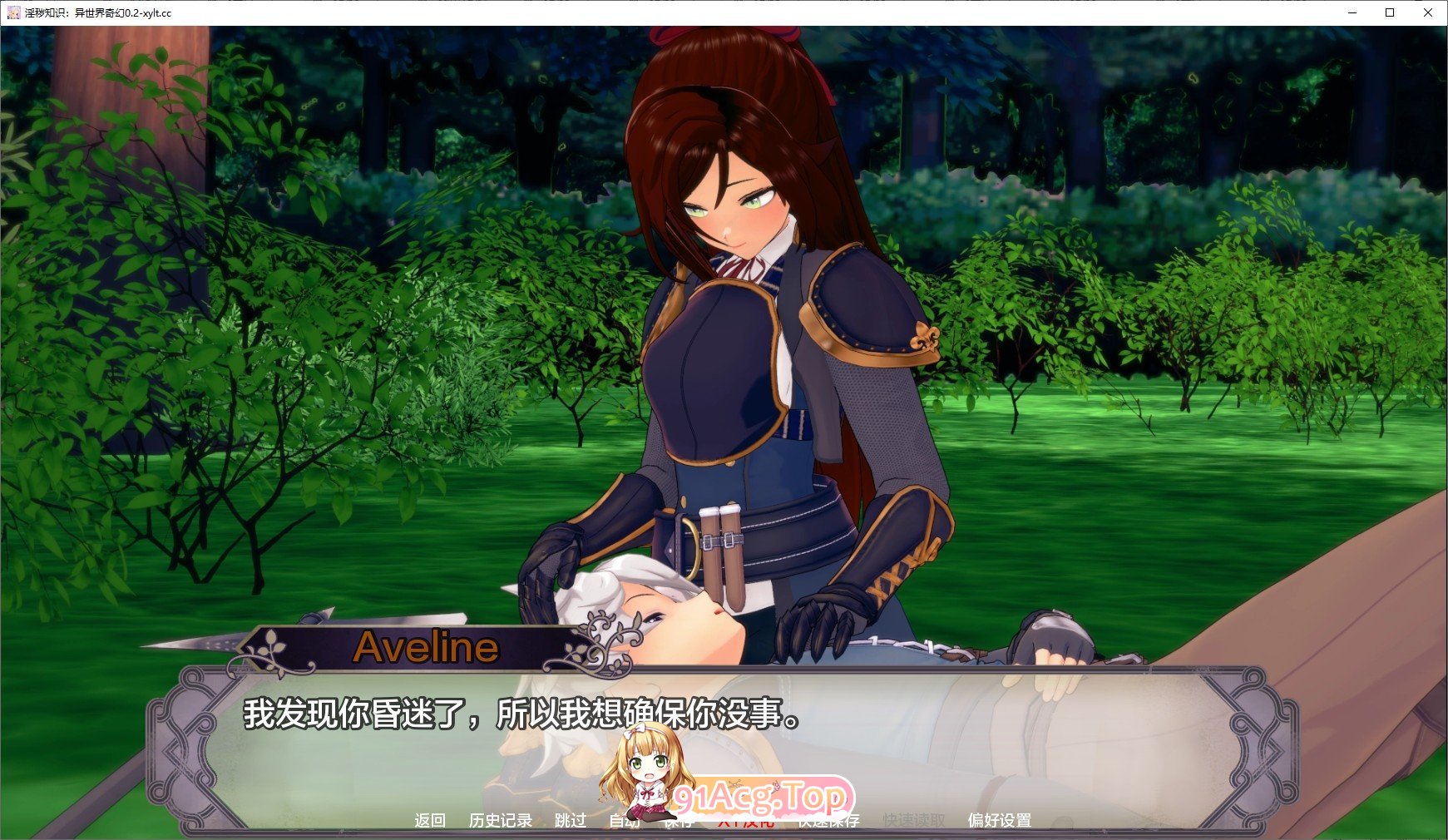
Task: Open the 历史记录 history log
Action: [500, 821]
